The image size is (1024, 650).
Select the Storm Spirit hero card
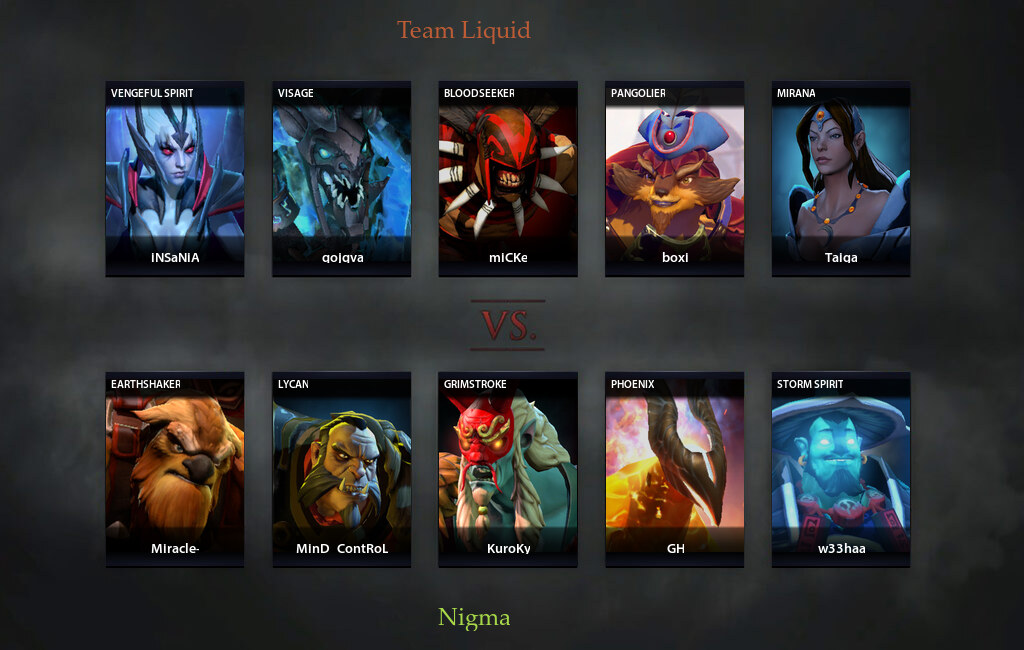(841, 469)
